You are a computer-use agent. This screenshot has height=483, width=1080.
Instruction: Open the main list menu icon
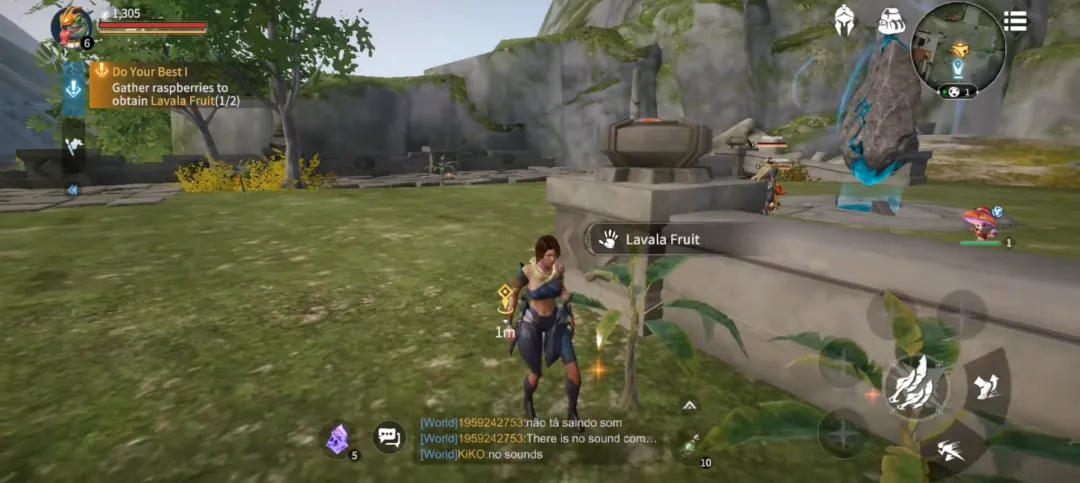1015,21
